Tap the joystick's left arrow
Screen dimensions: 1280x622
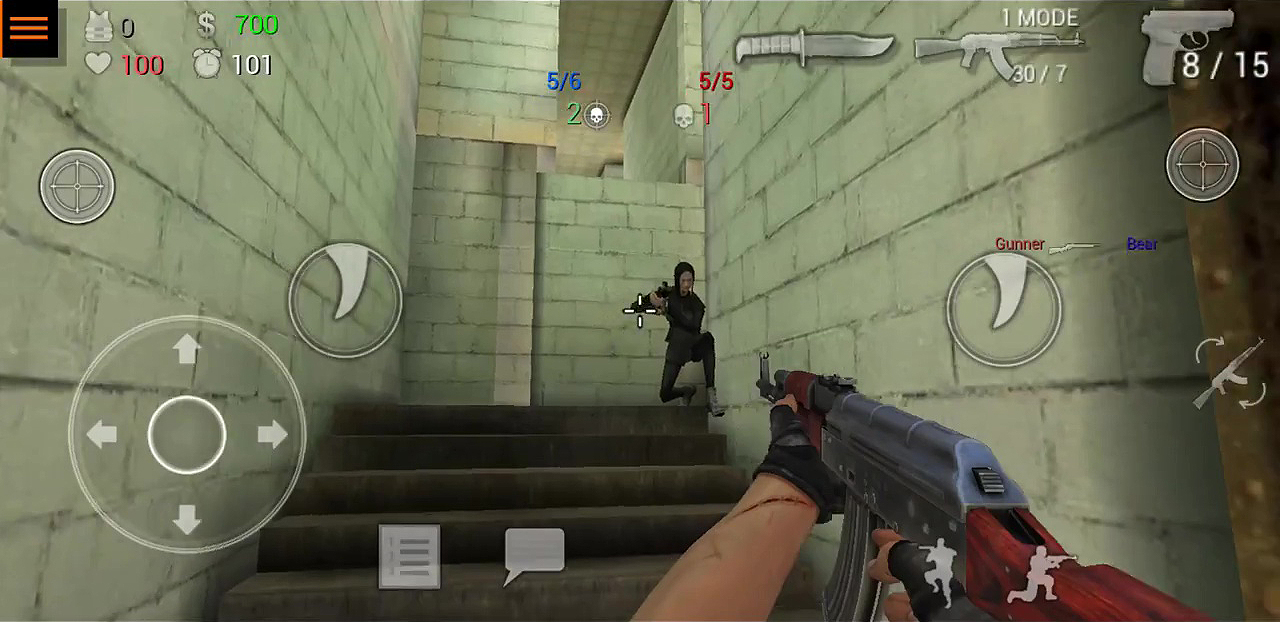[102, 434]
